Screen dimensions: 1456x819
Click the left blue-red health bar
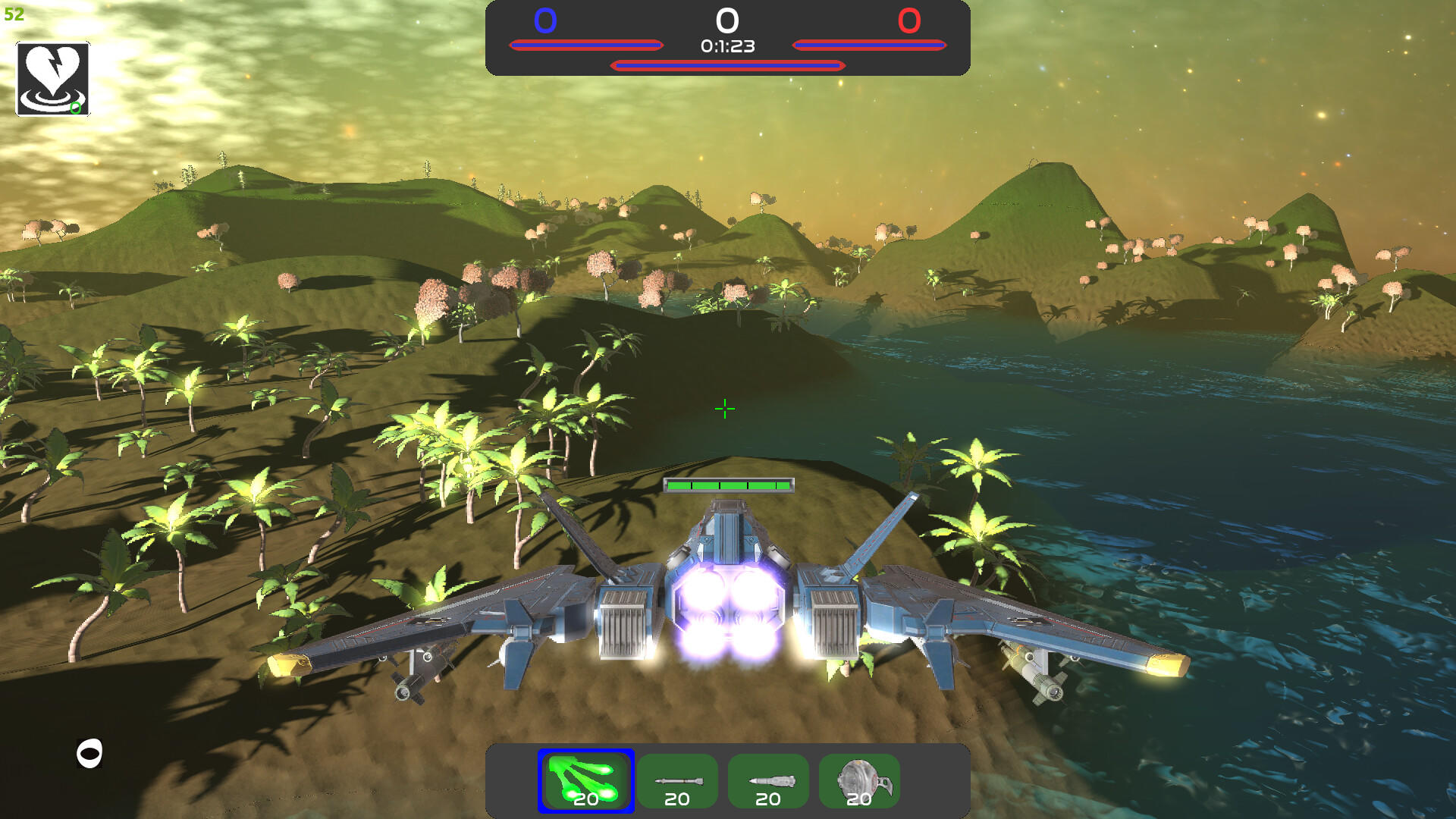(586, 44)
